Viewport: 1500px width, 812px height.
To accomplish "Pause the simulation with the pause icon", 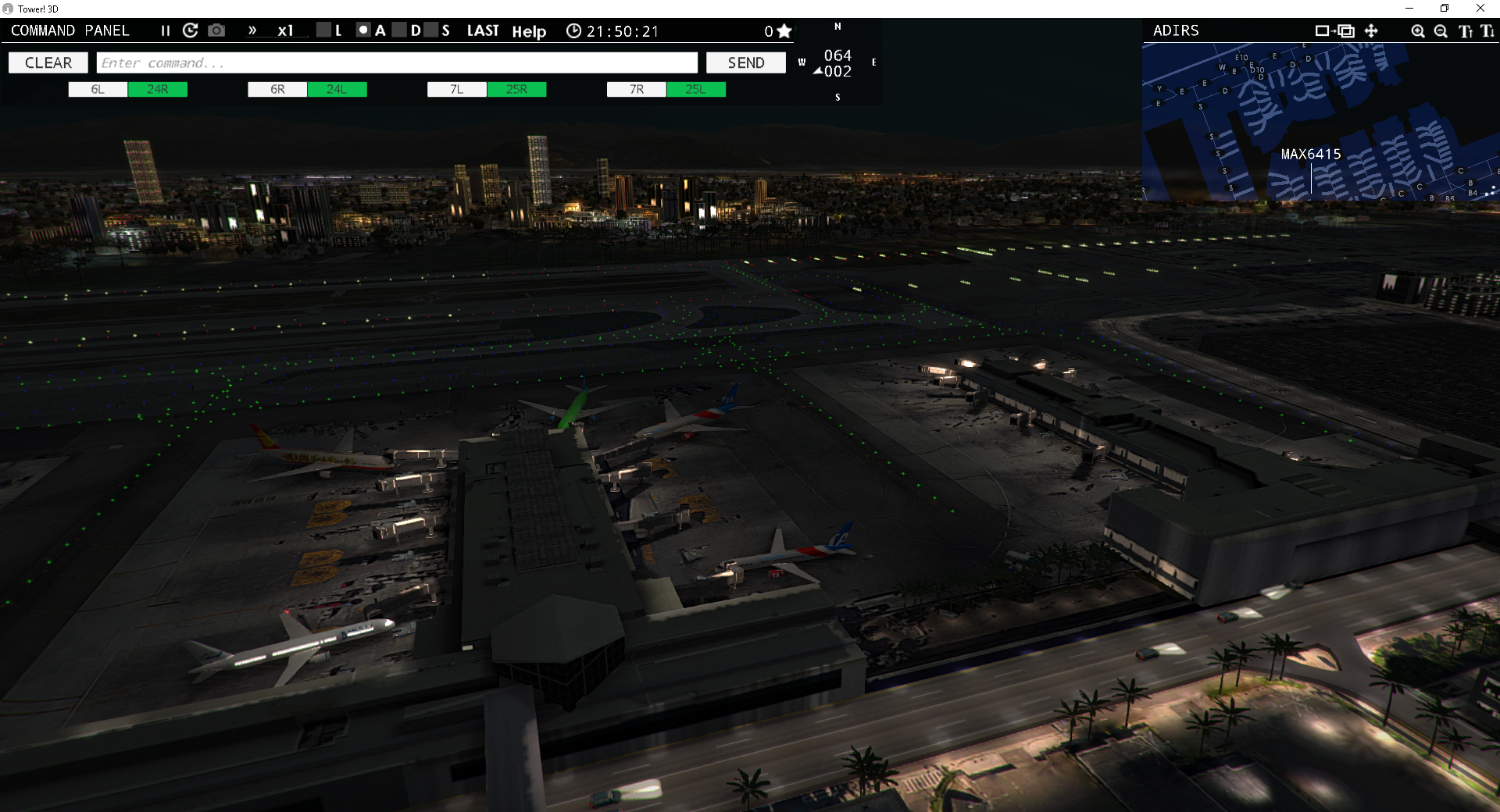I will 166,30.
